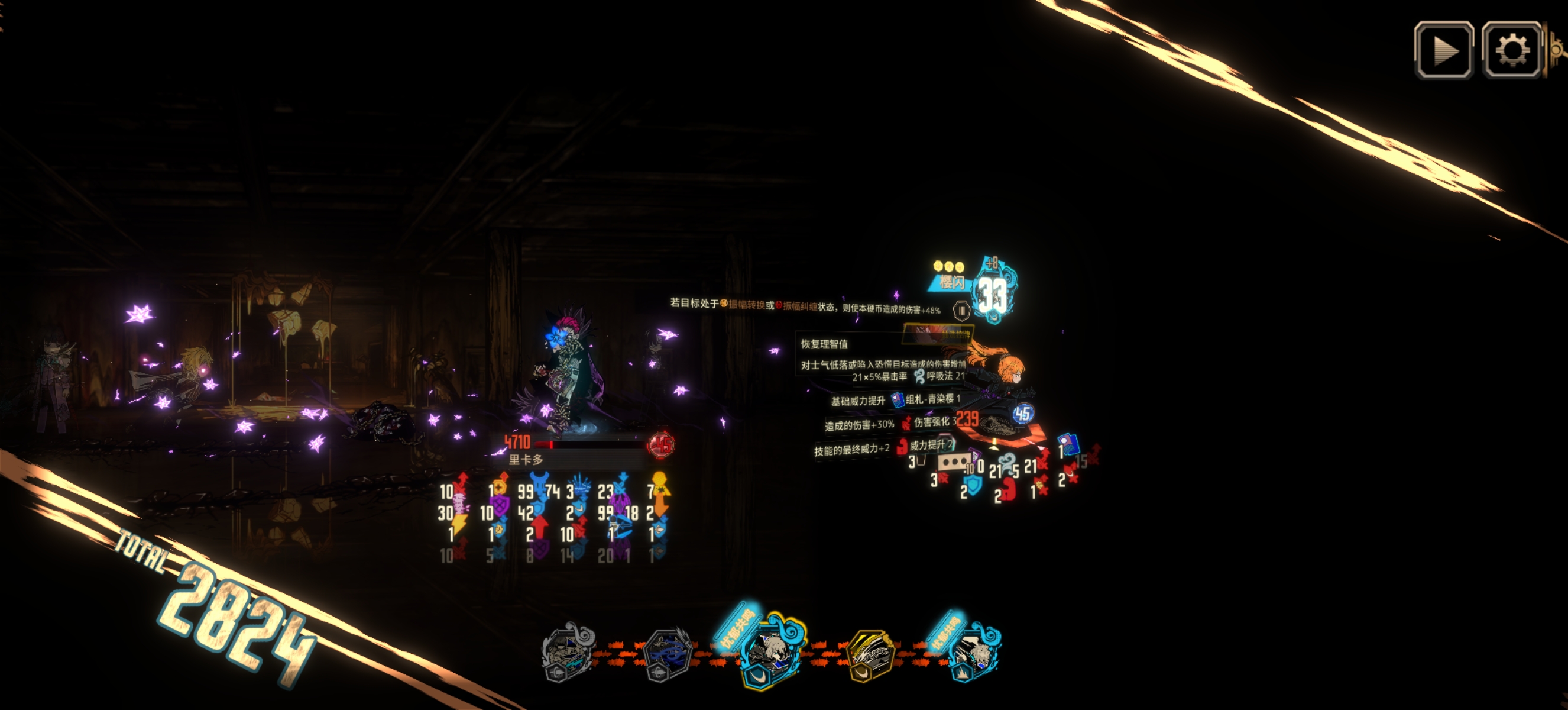
Task: Open the gear settings menu
Action: click(1511, 50)
